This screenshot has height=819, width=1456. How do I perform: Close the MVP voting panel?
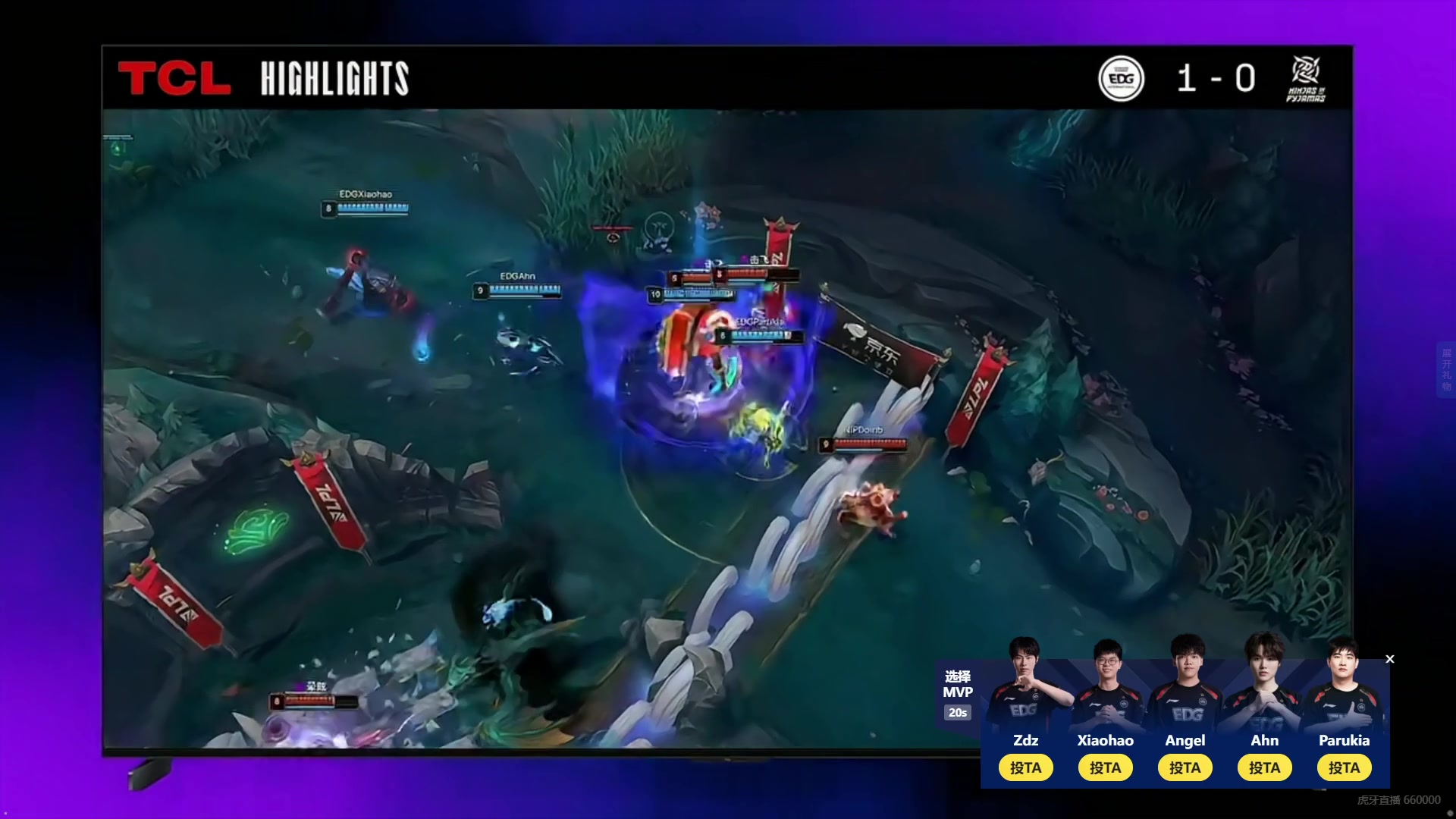click(1390, 659)
